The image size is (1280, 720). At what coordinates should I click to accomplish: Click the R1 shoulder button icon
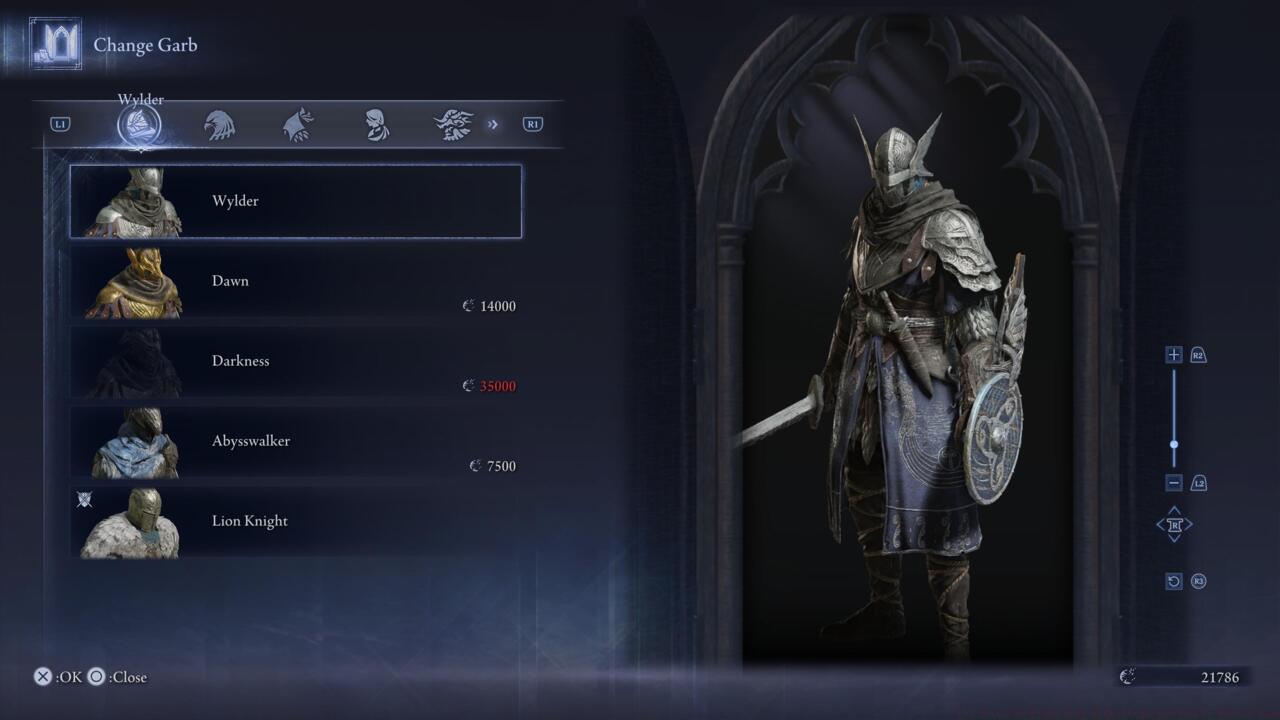pos(531,123)
